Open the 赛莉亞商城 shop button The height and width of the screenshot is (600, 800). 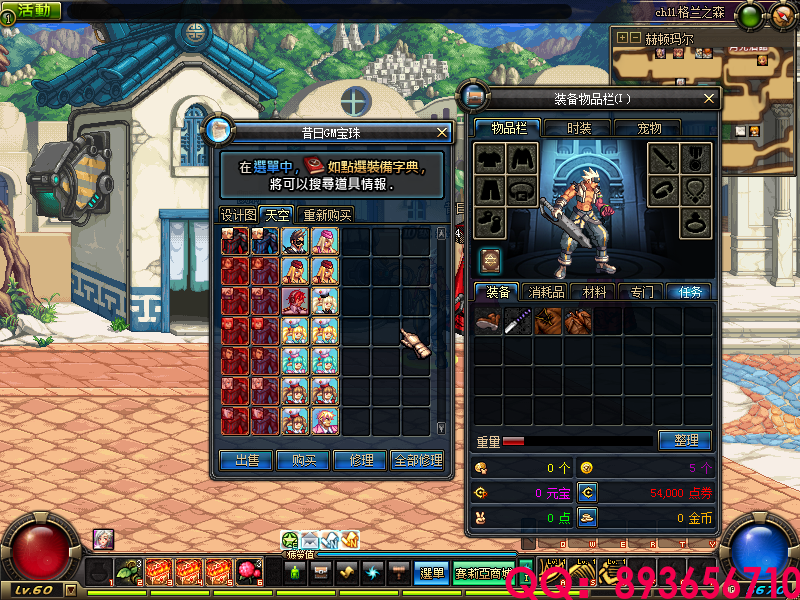coord(483,573)
